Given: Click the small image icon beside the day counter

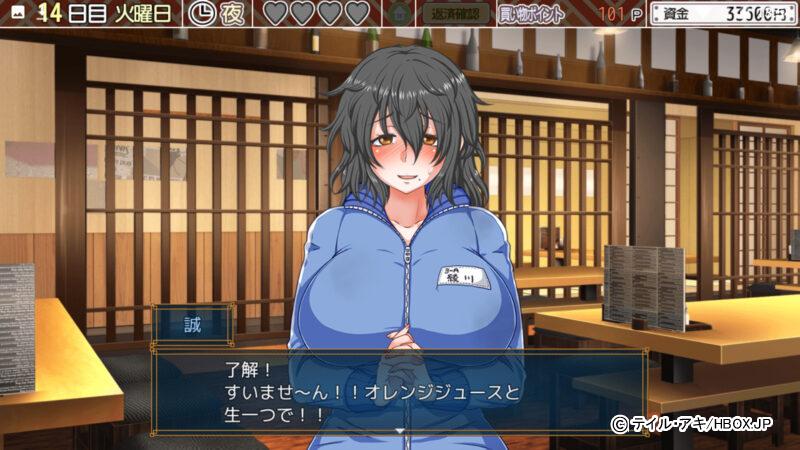Looking at the screenshot, I should [18, 14].
